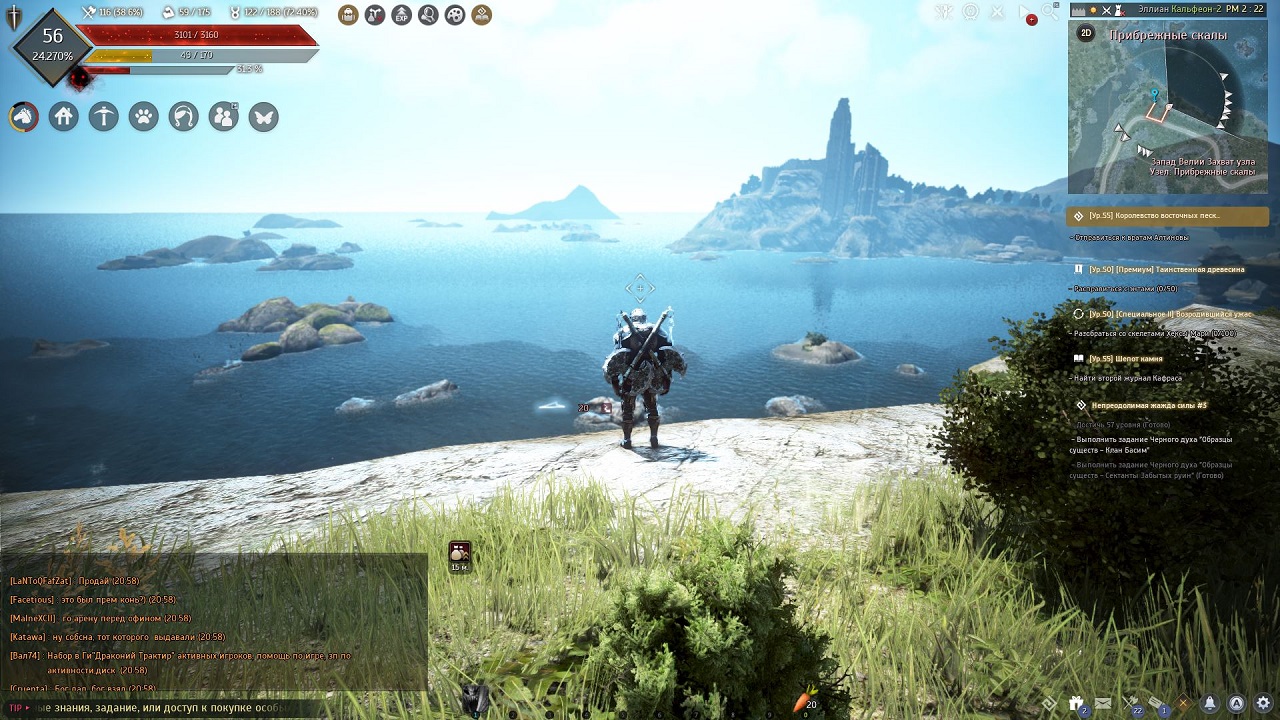
Task: Open the gear settings icon
Action: (x=1263, y=704)
